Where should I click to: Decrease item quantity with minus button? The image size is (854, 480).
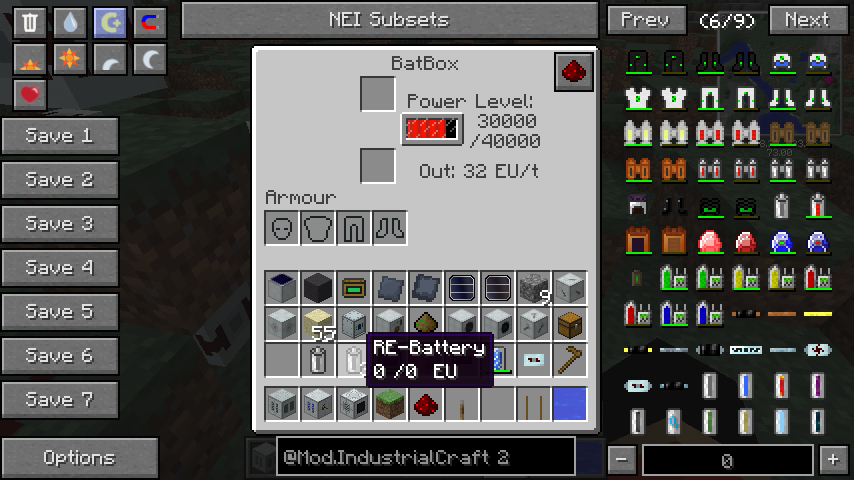(622, 459)
